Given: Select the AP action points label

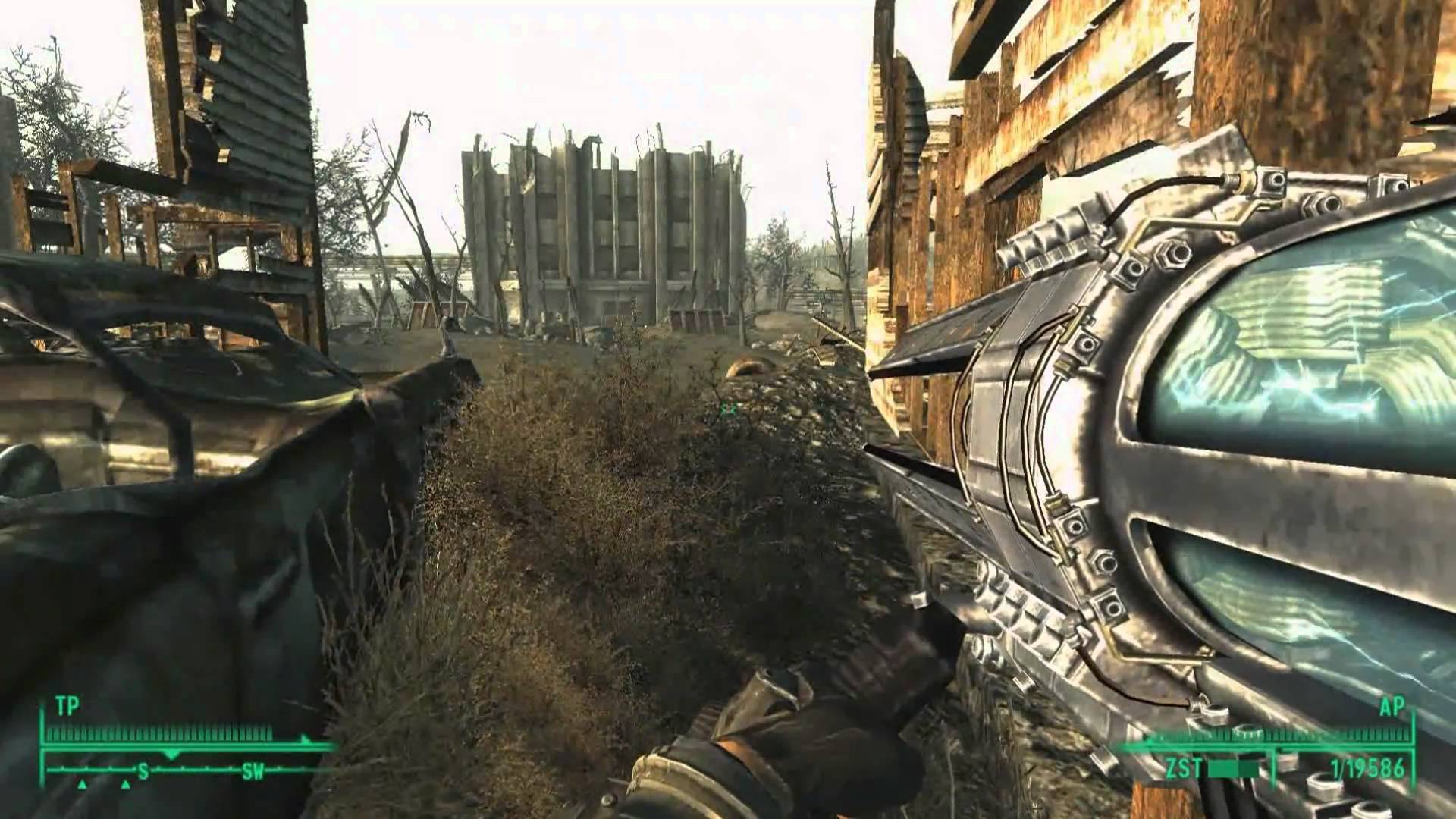Looking at the screenshot, I should pos(1391,707).
